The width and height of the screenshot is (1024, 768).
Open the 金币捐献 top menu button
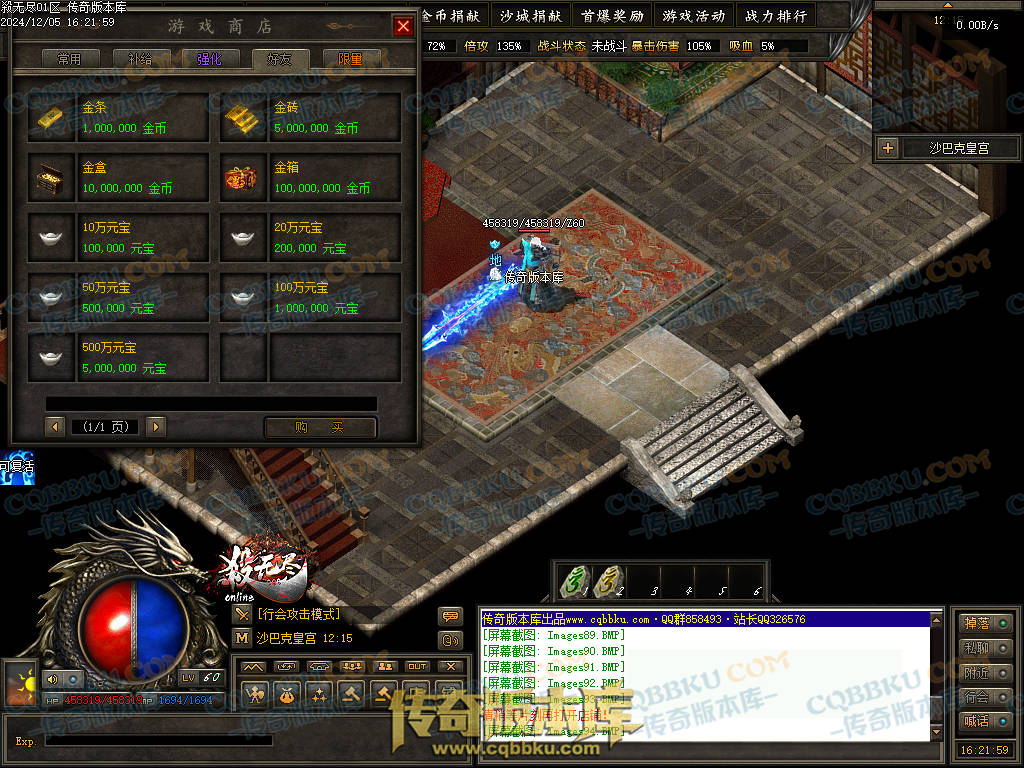[x=450, y=16]
